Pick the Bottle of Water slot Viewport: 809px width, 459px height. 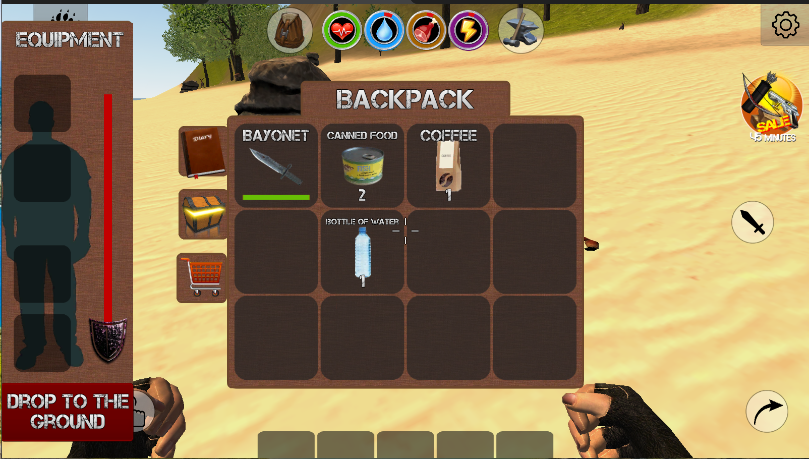pyautogui.click(x=362, y=251)
